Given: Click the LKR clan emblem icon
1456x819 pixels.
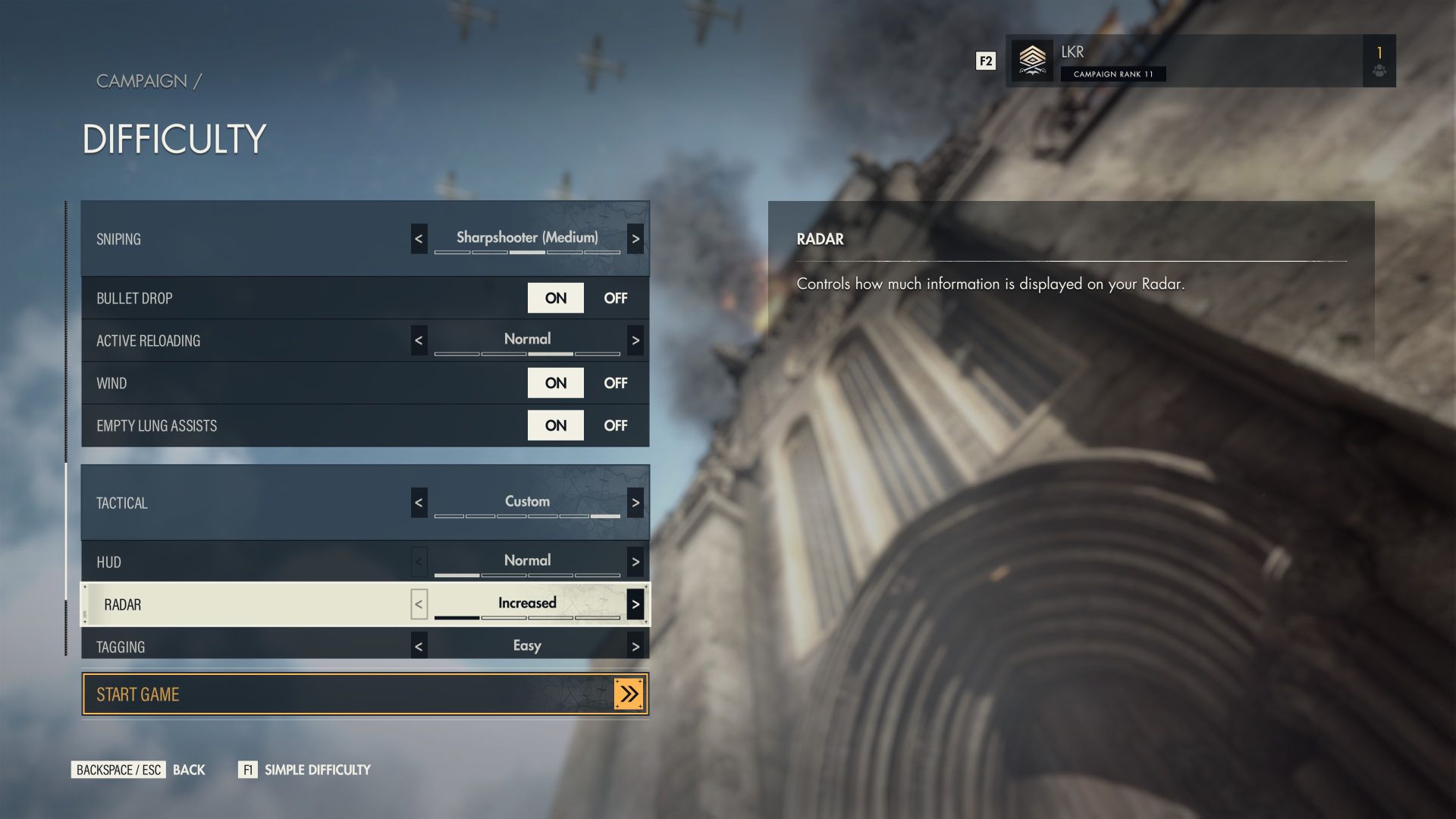Looking at the screenshot, I should [x=1032, y=61].
